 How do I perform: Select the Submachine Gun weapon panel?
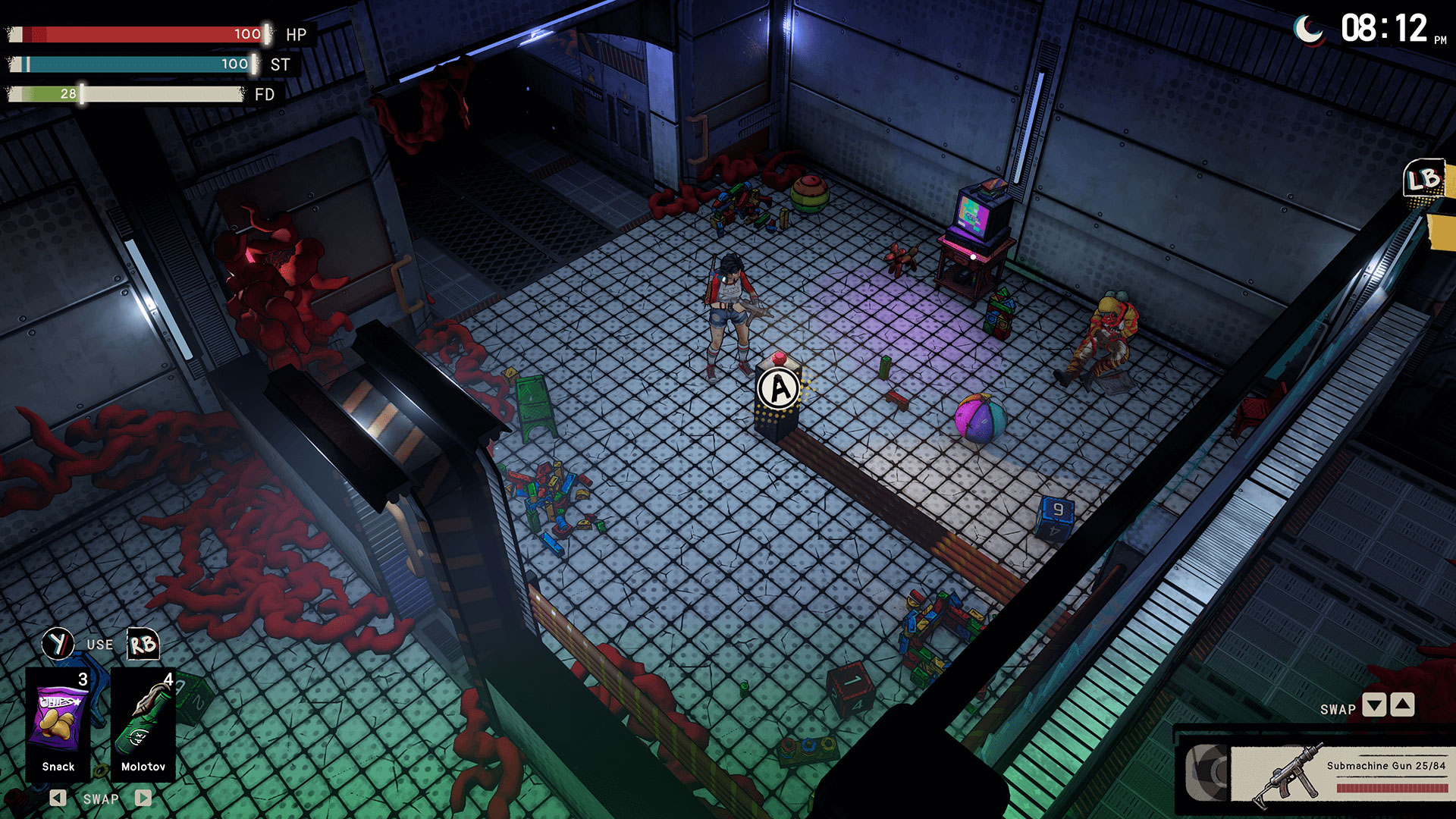pos(1338,773)
